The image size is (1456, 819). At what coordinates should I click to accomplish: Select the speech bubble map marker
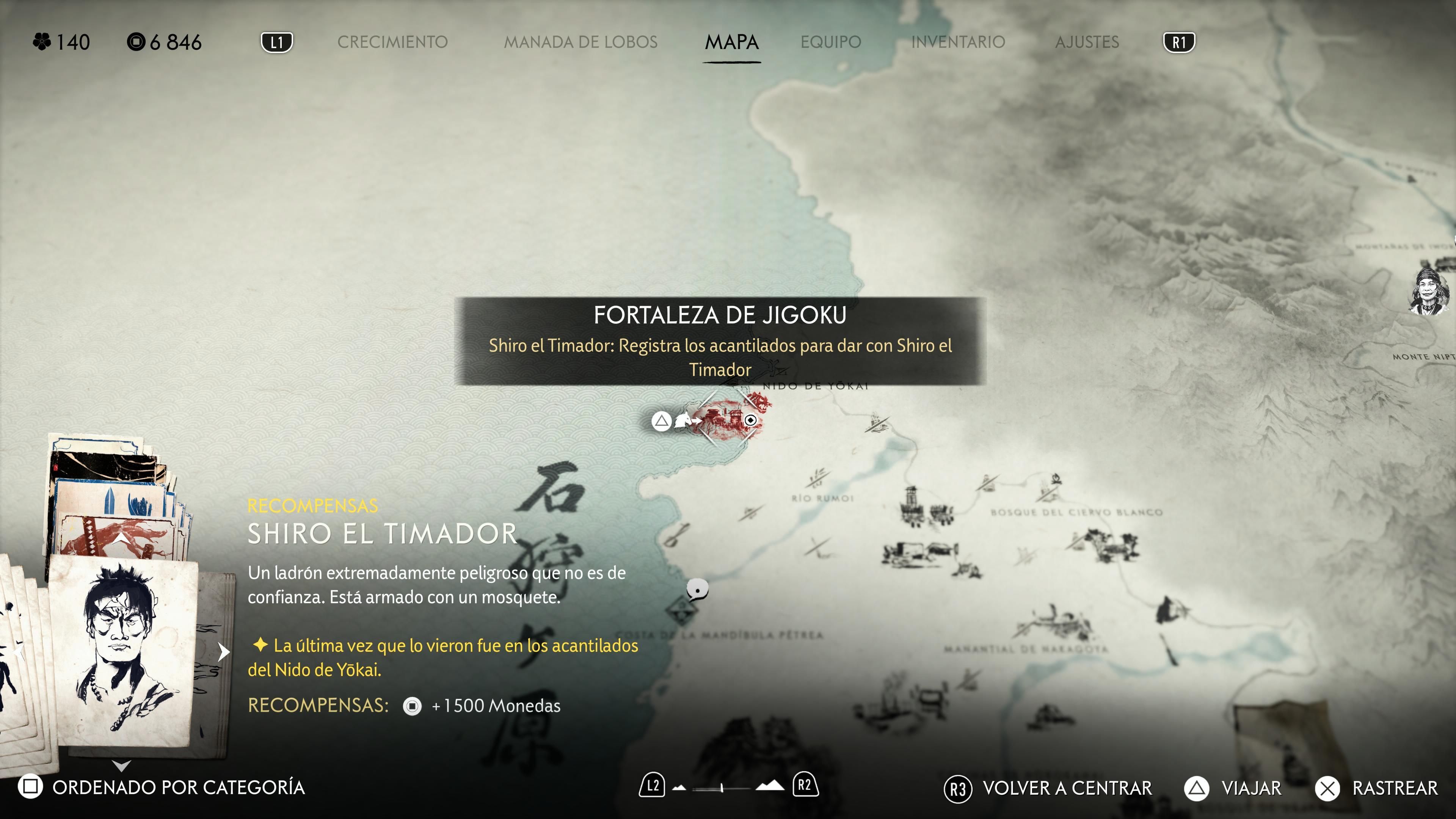[x=698, y=589]
